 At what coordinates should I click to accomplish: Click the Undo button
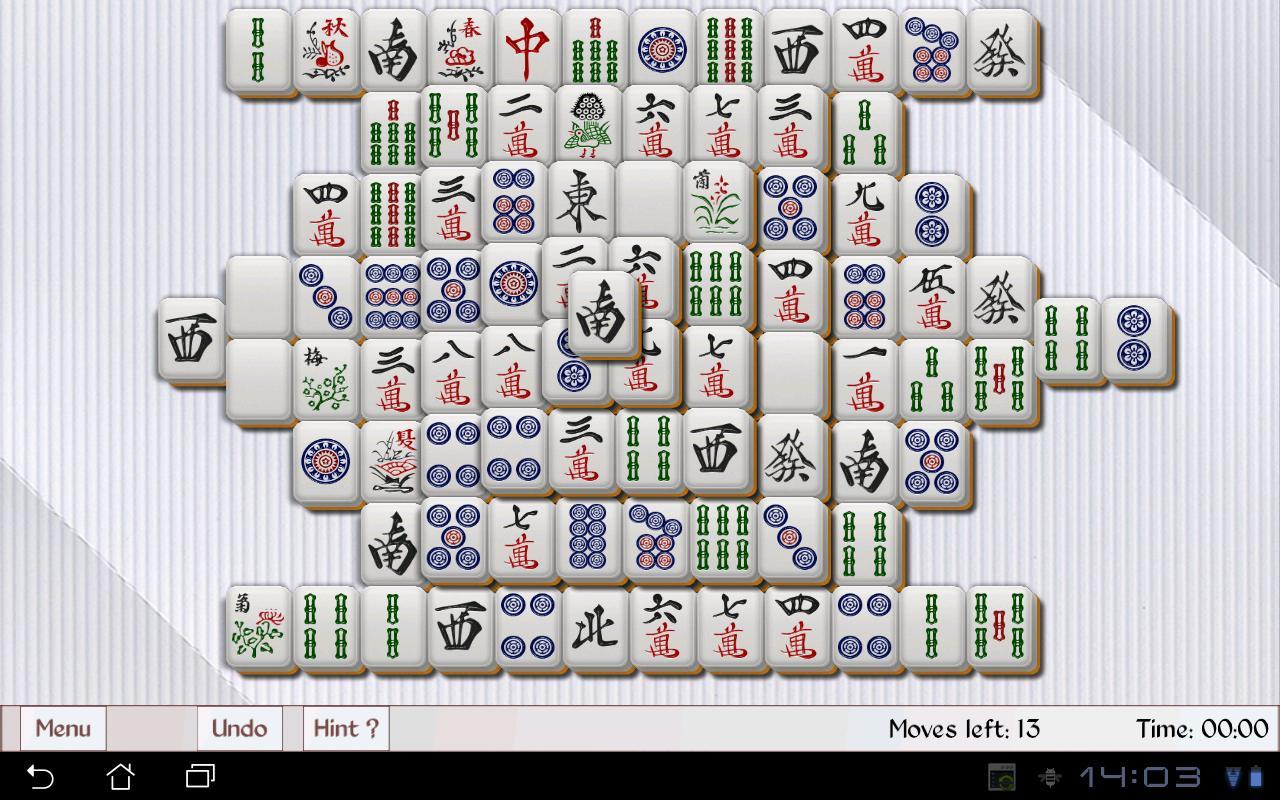pyautogui.click(x=239, y=728)
